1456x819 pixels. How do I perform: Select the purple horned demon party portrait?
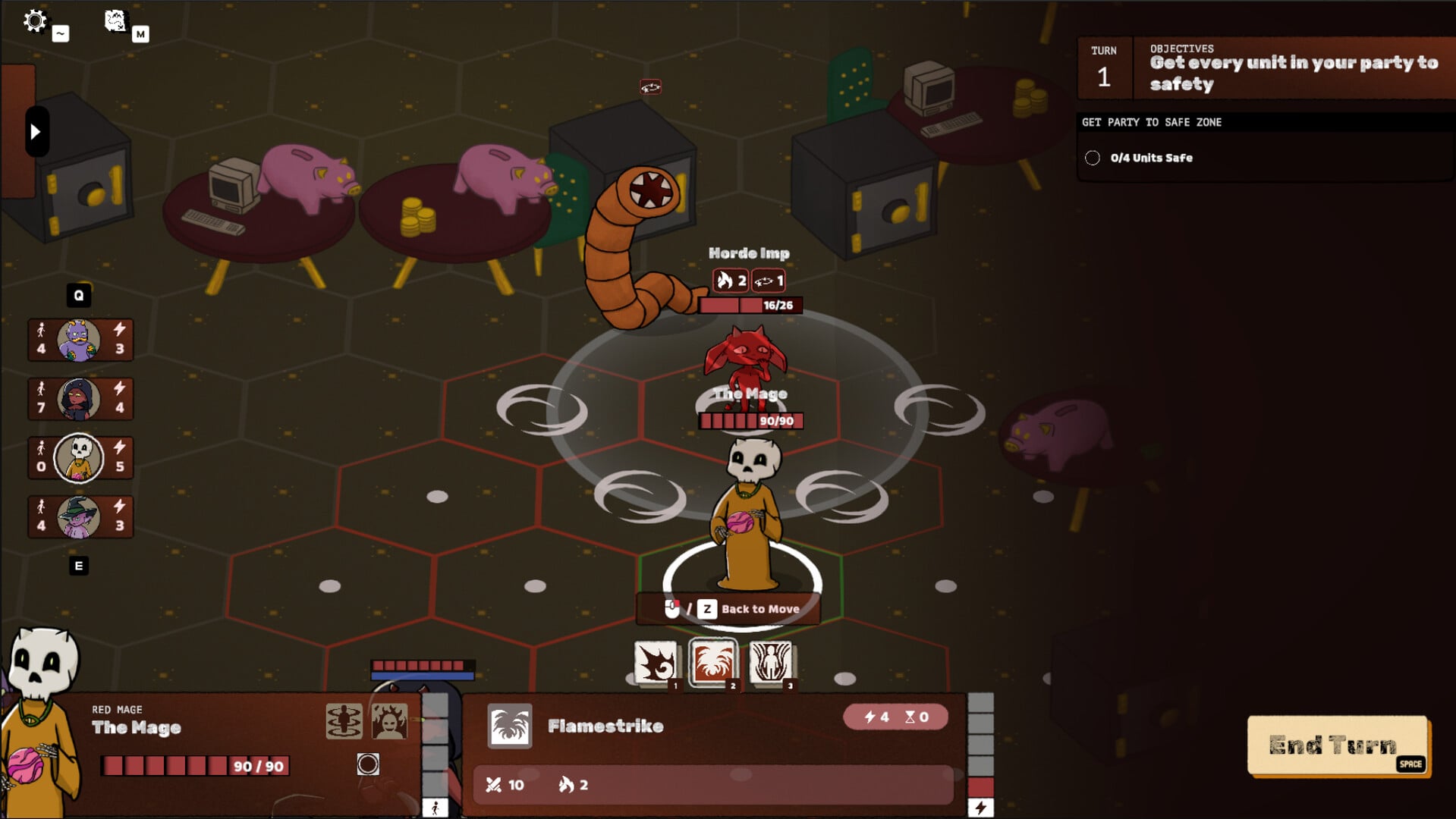tap(79, 340)
